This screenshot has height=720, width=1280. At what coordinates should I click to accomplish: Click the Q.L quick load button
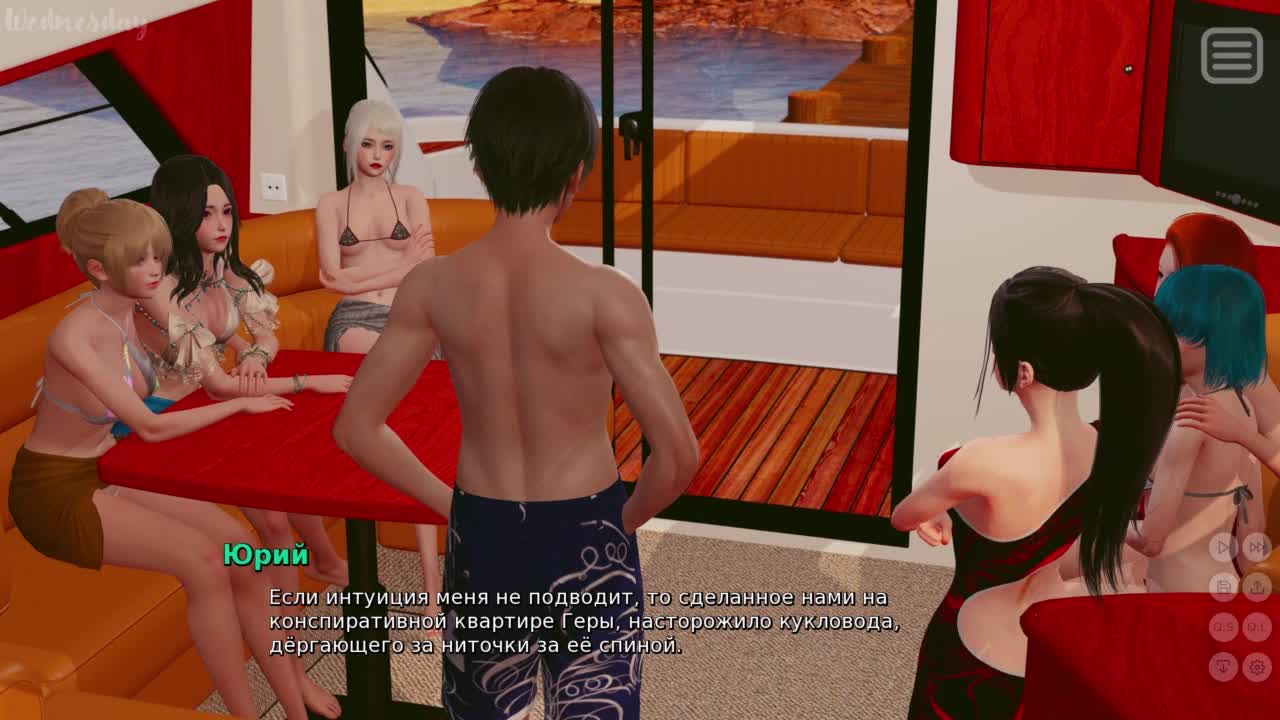[1257, 627]
